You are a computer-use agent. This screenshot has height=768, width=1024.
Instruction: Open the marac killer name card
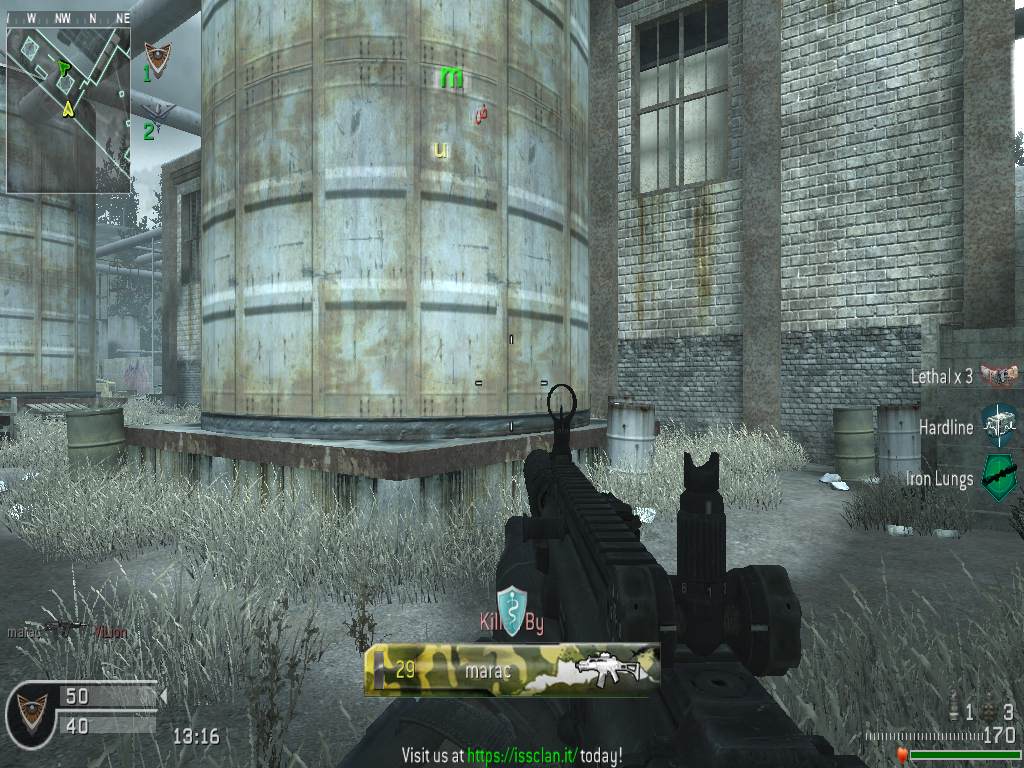click(511, 669)
